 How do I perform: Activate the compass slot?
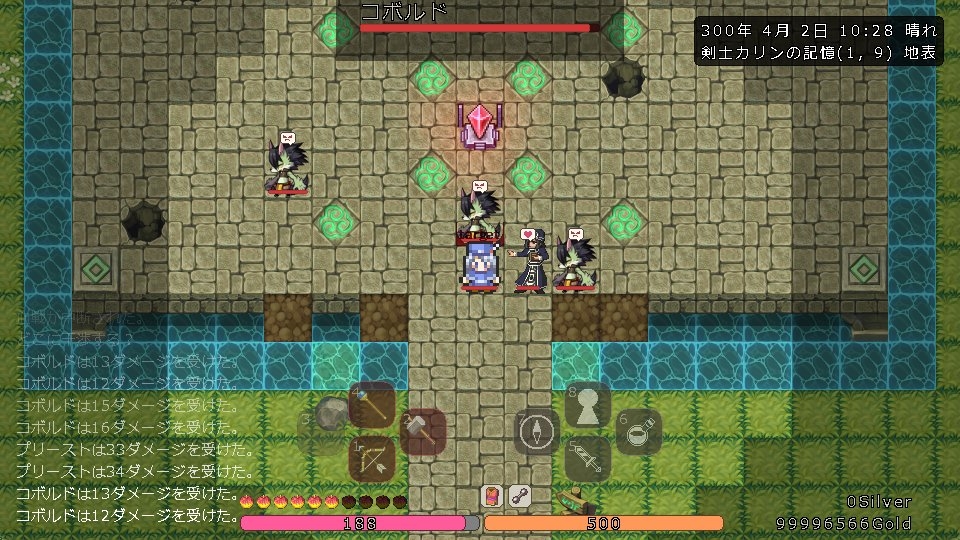click(537, 432)
